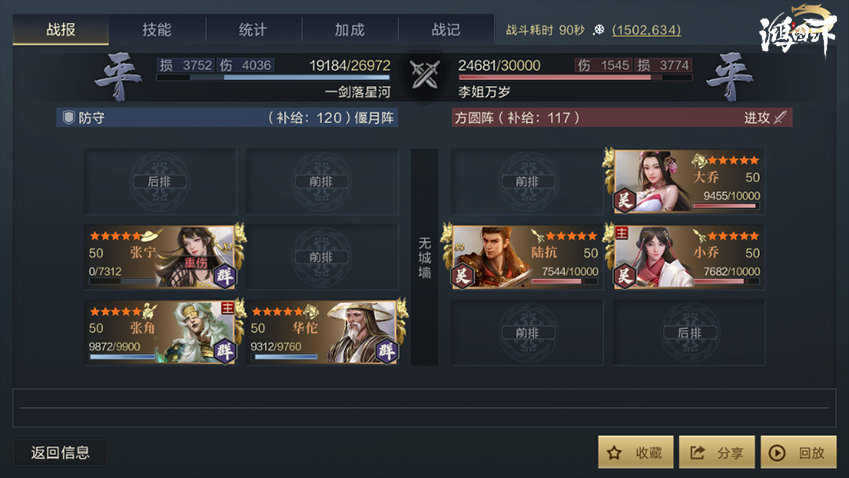The image size is (849, 478).
Task: Add this report with the 收藏 button
Action: point(635,452)
